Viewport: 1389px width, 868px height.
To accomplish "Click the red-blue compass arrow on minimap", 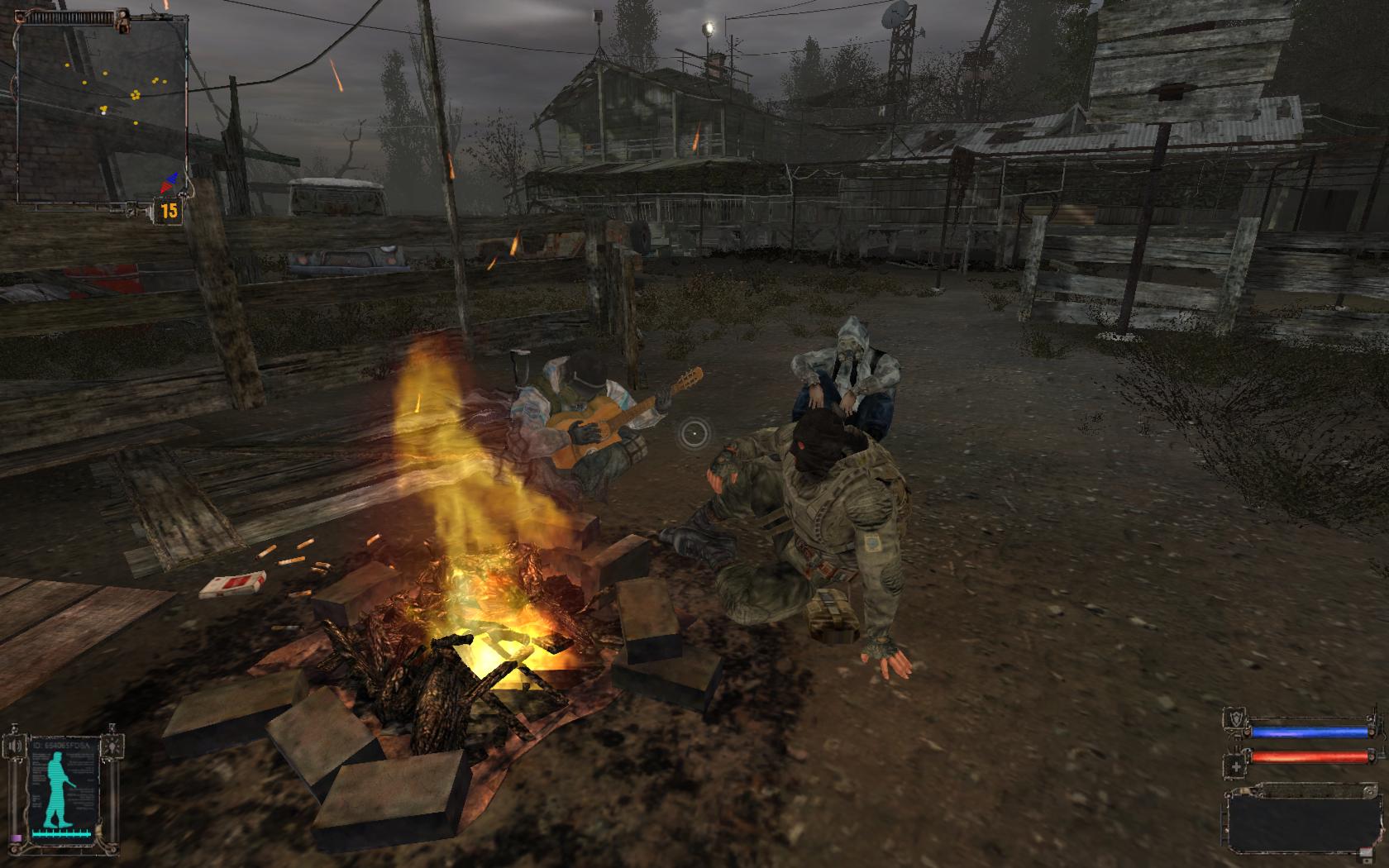I will [172, 182].
